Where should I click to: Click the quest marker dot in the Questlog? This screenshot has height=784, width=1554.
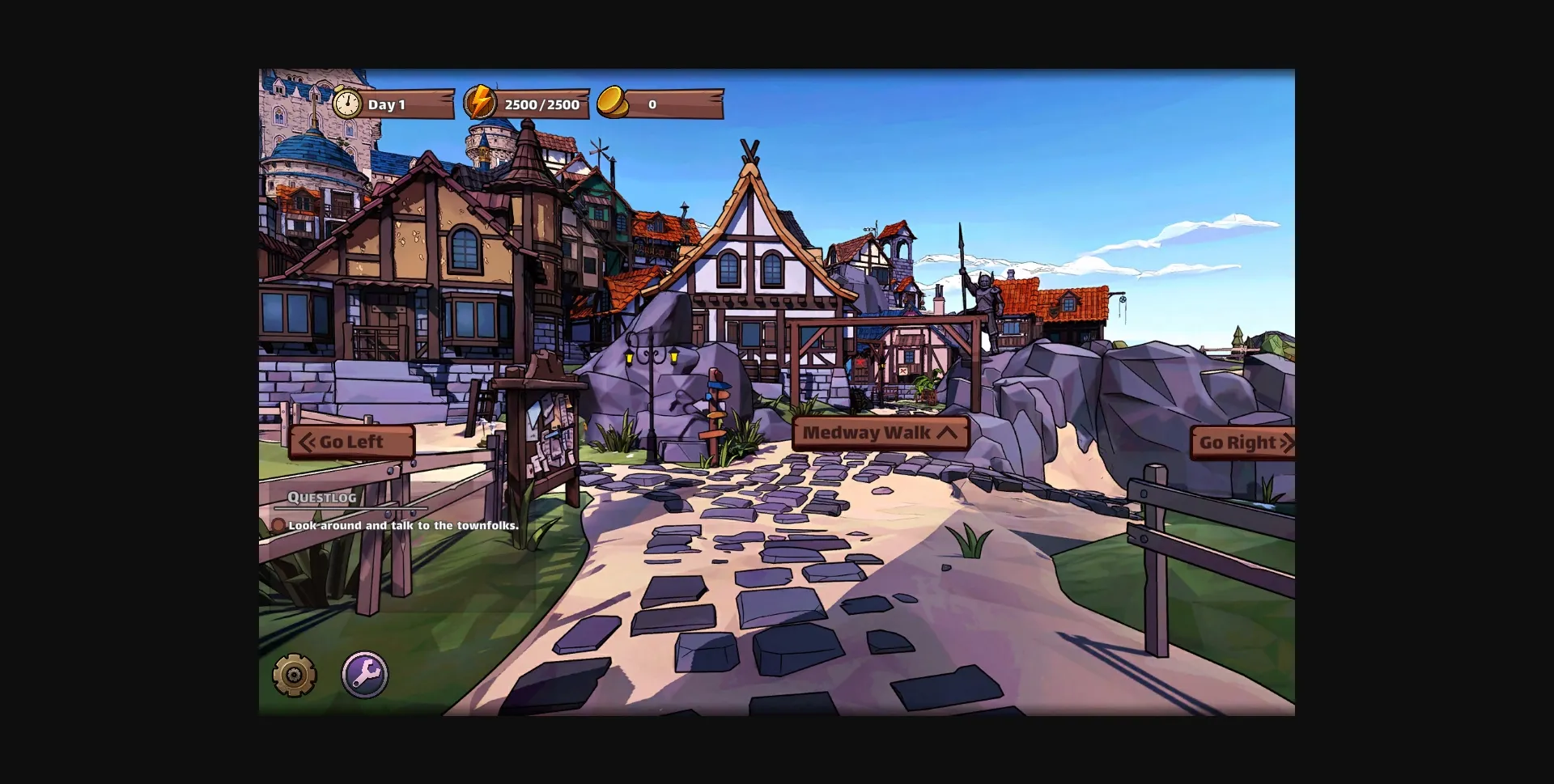280,526
